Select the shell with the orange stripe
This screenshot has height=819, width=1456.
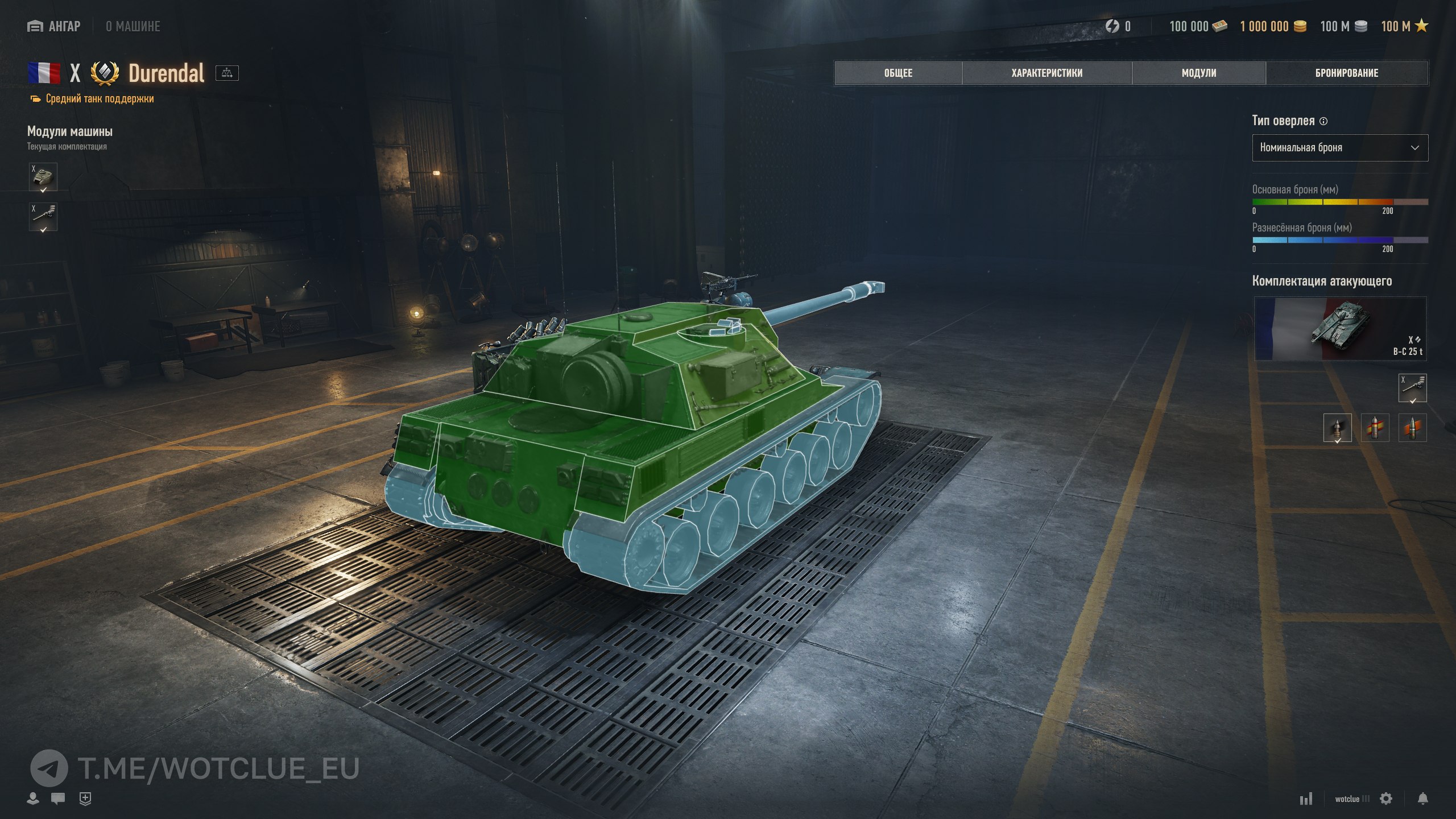tap(1412, 428)
